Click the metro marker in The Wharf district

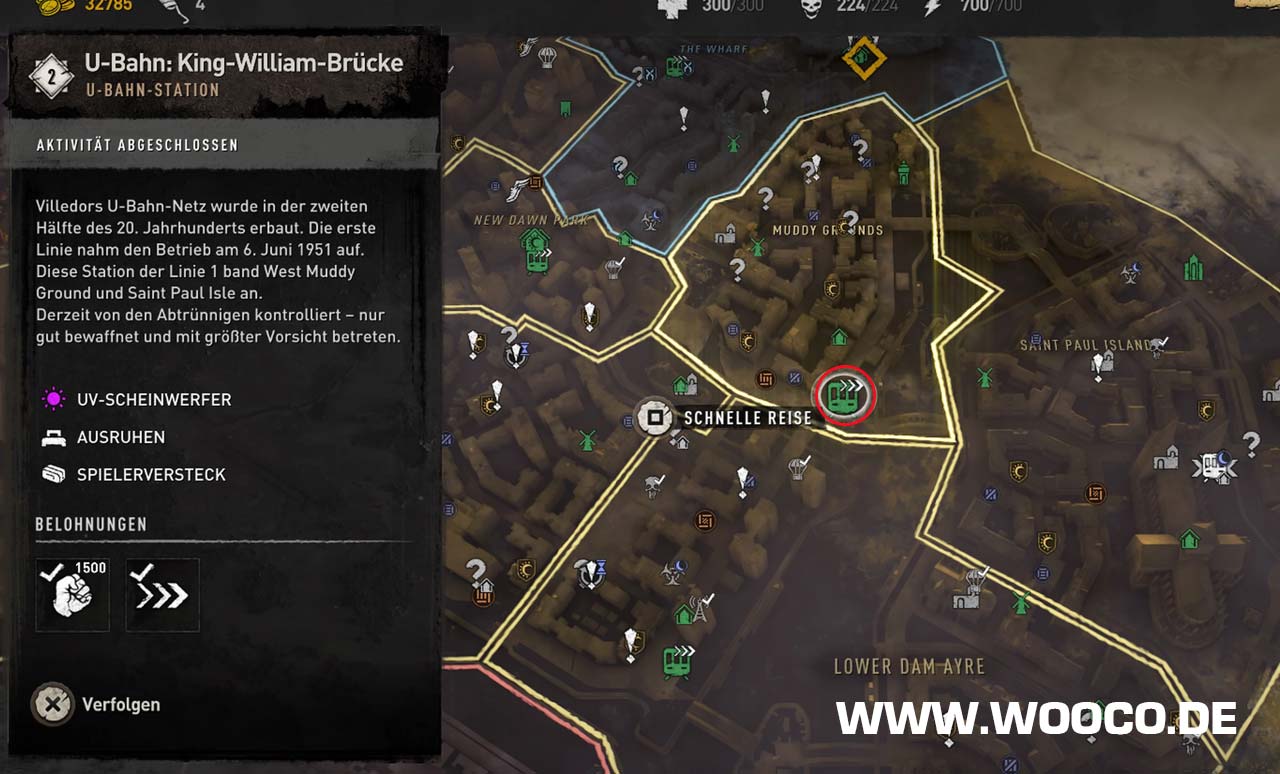pos(678,67)
